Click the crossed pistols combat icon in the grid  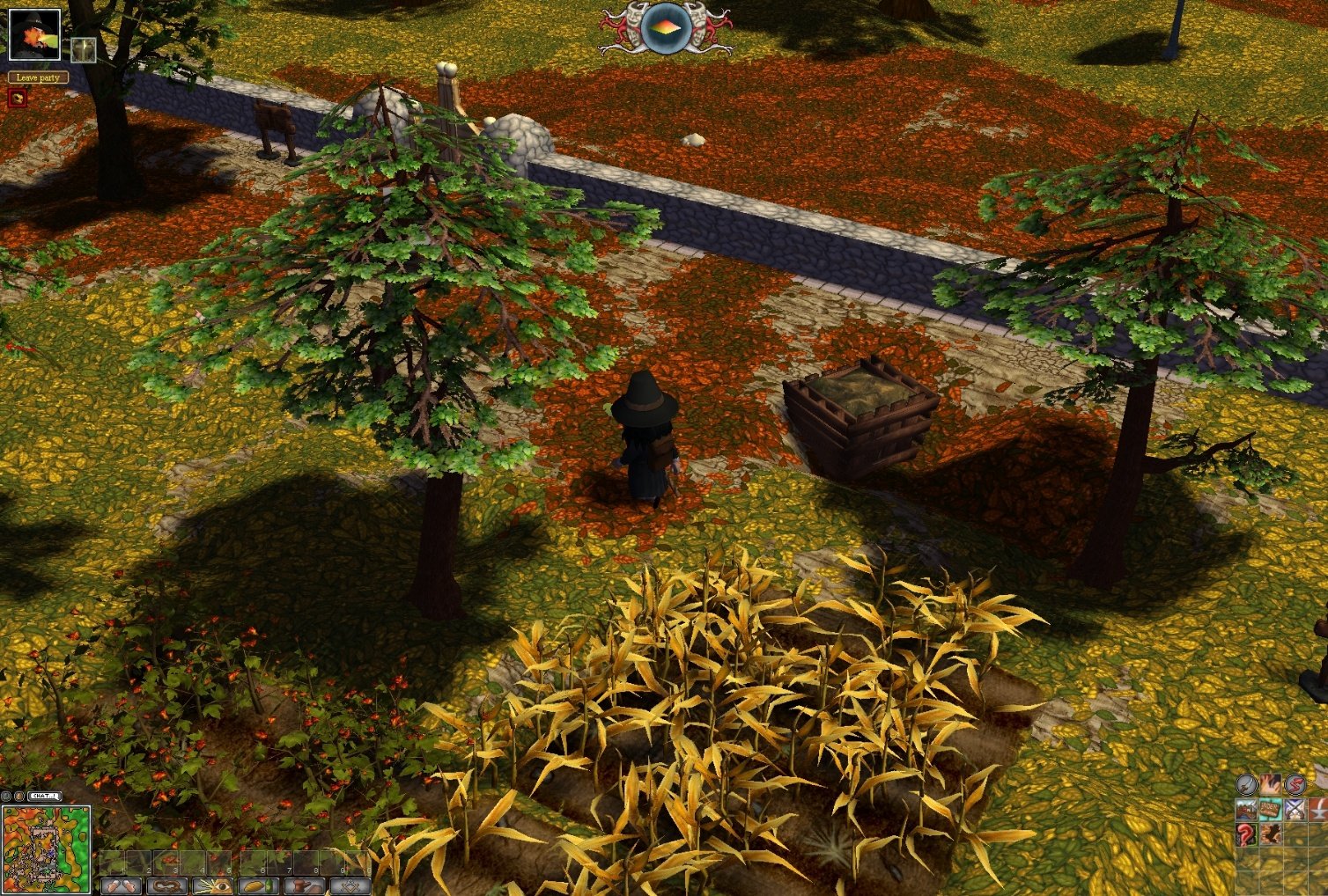point(1296,809)
